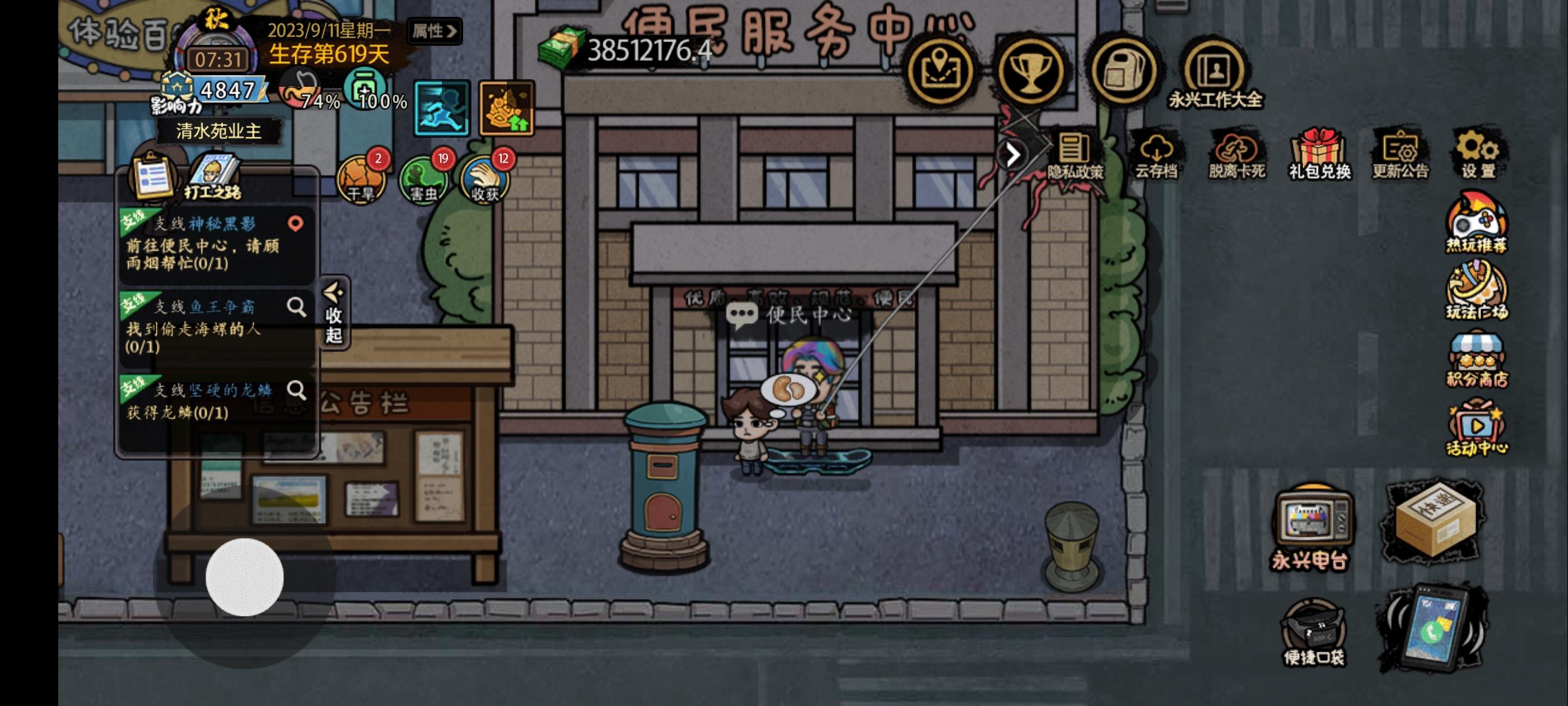This screenshot has width=1568, height=706.
Task: Open the 害虫 pest warning icon
Action: (424, 180)
